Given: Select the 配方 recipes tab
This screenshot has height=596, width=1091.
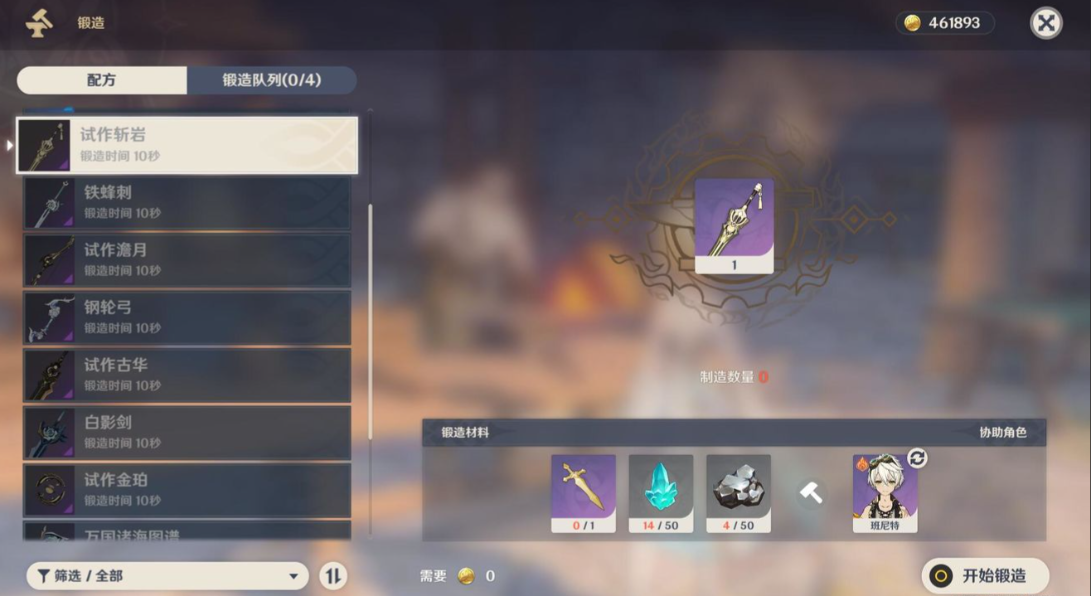Looking at the screenshot, I should pyautogui.click(x=102, y=80).
